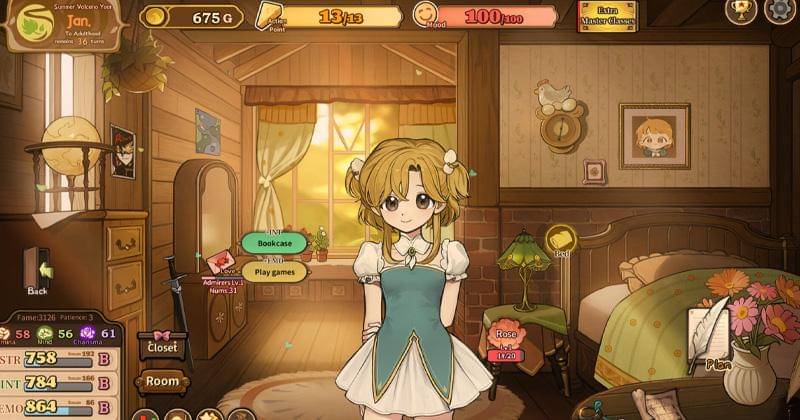The image size is (800, 420).
Task: Open Extra Master Classes
Action: (x=607, y=15)
